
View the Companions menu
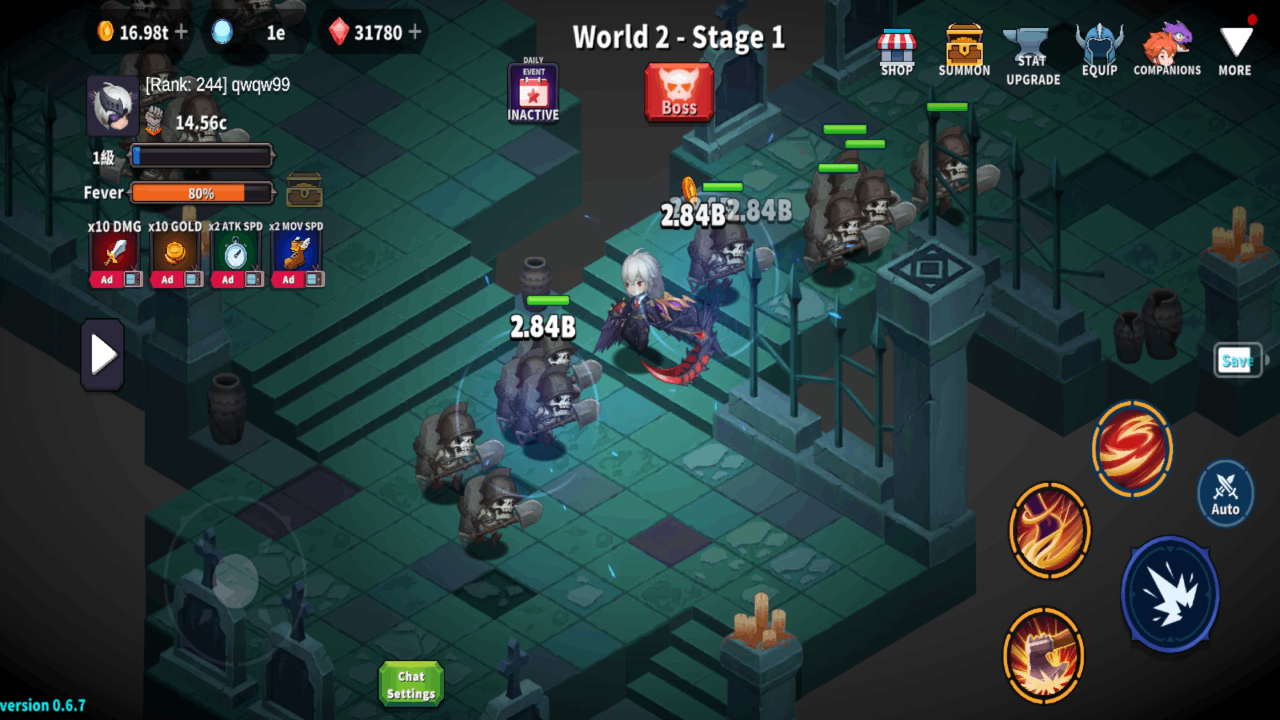point(1167,48)
